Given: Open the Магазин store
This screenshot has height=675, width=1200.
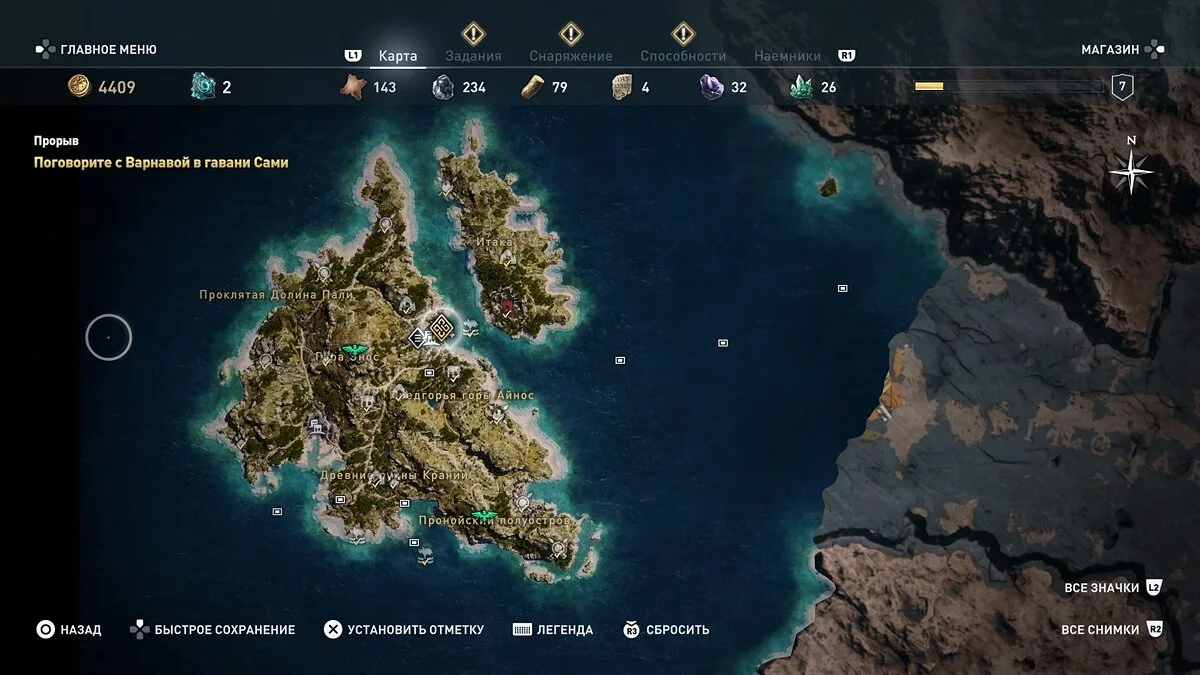Looking at the screenshot, I should 1110,49.
